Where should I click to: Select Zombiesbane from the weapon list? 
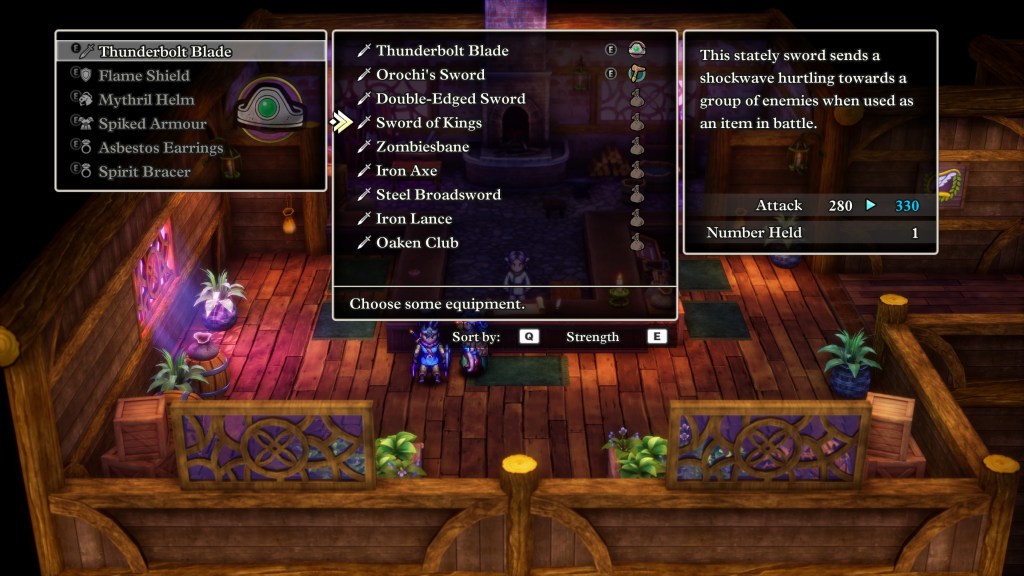pyautogui.click(x=422, y=147)
